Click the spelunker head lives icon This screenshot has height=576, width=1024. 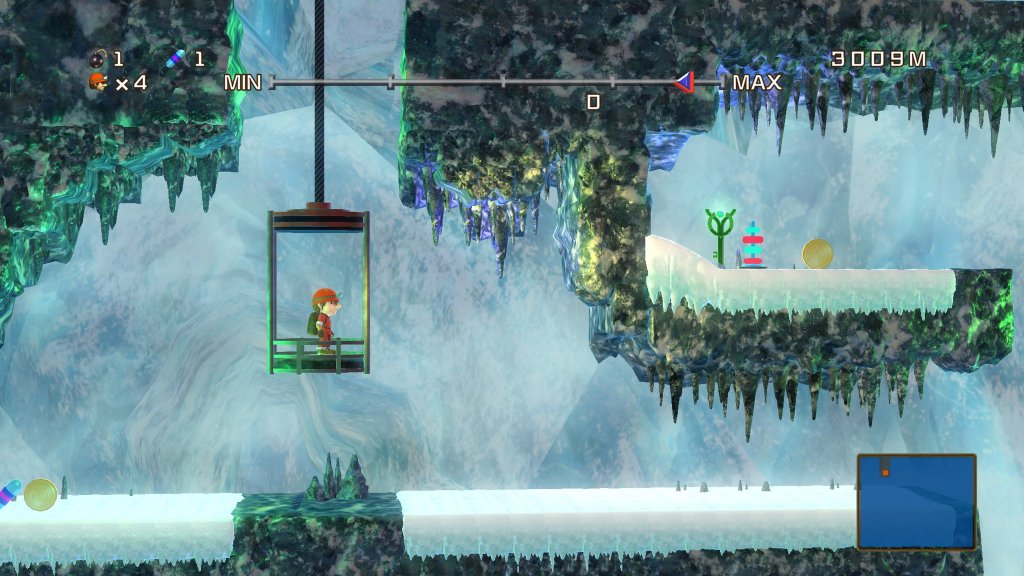pos(98,83)
